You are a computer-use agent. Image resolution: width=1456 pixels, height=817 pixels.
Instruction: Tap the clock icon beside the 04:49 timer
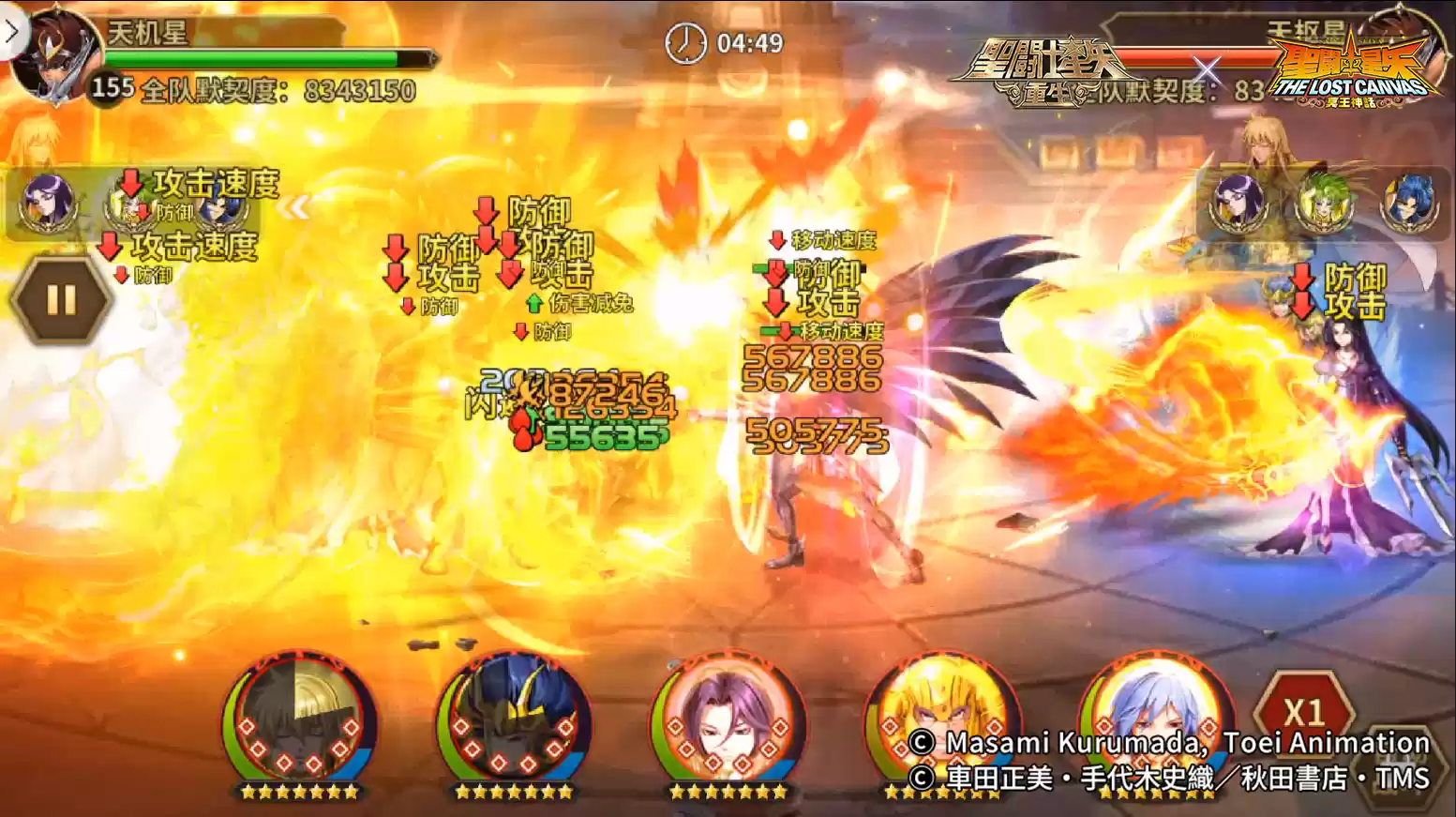click(x=685, y=42)
